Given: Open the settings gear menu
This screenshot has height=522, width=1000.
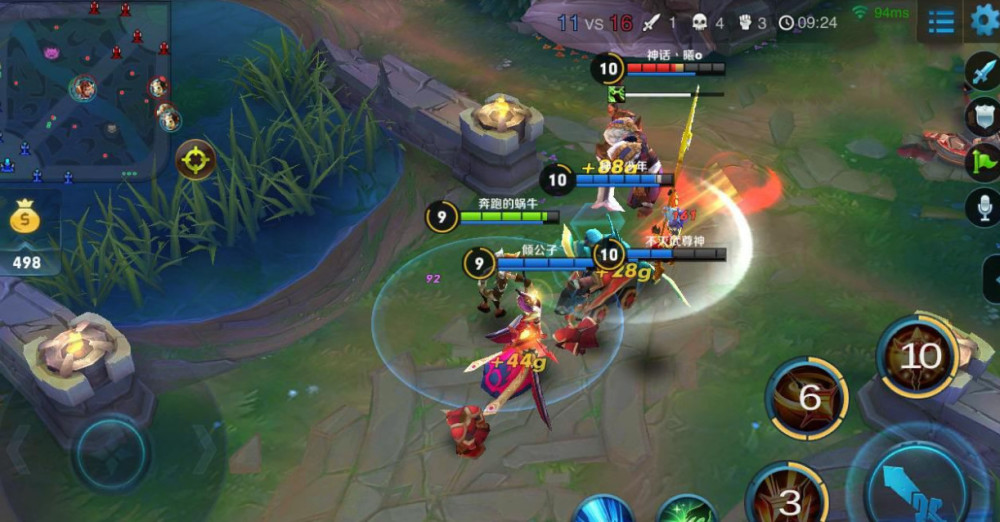Looking at the screenshot, I should (x=985, y=19).
